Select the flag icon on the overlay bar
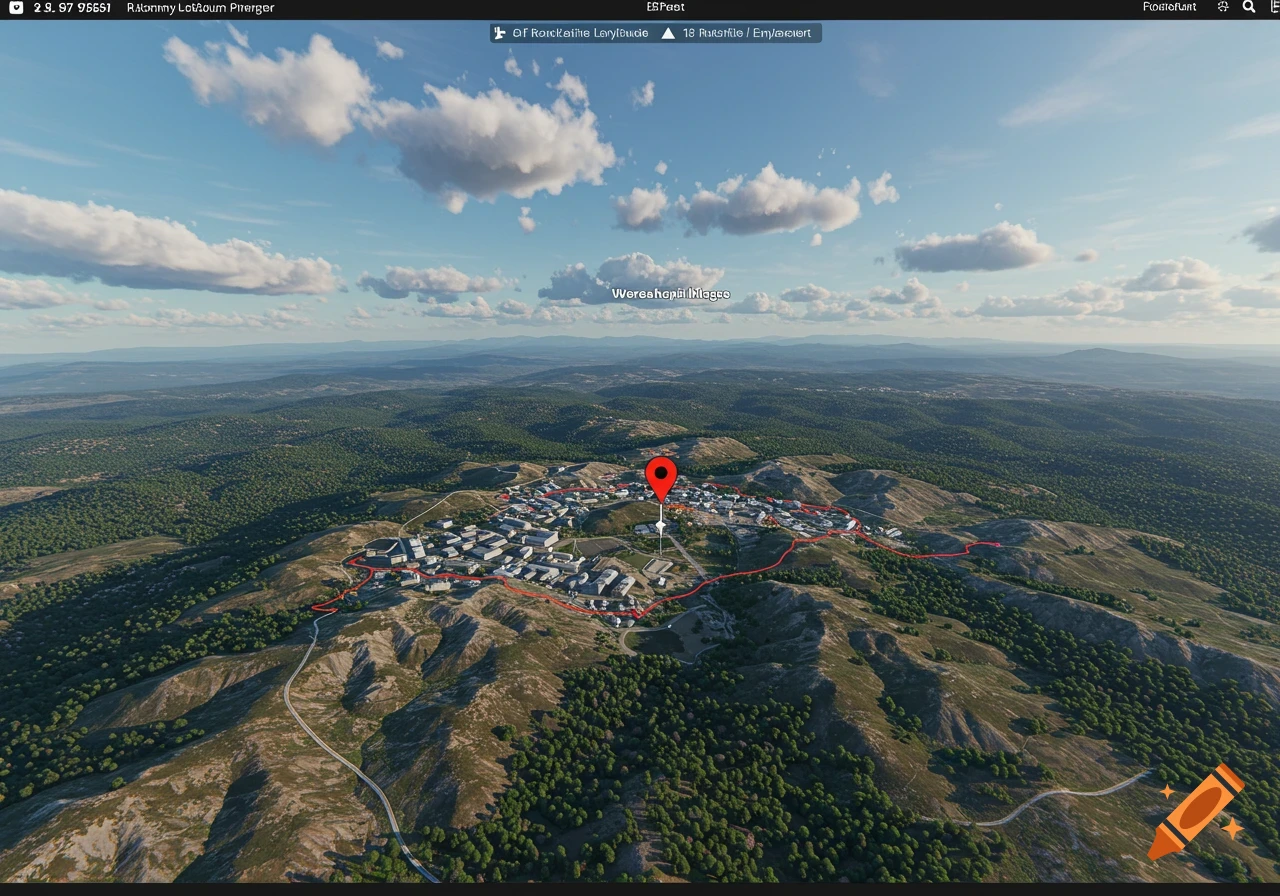Screen dimensions: 1280x896 [x=497, y=32]
